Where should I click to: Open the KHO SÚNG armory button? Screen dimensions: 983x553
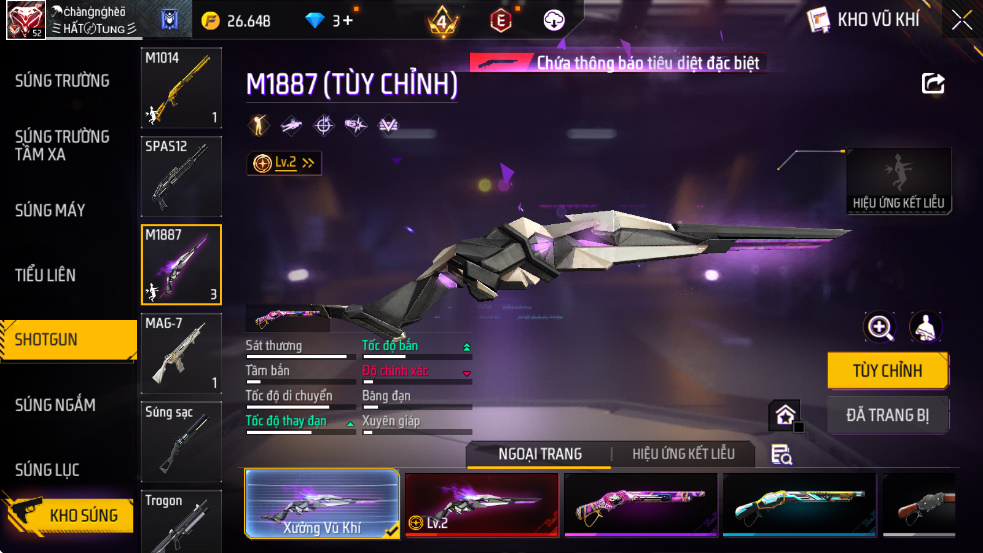(70, 516)
